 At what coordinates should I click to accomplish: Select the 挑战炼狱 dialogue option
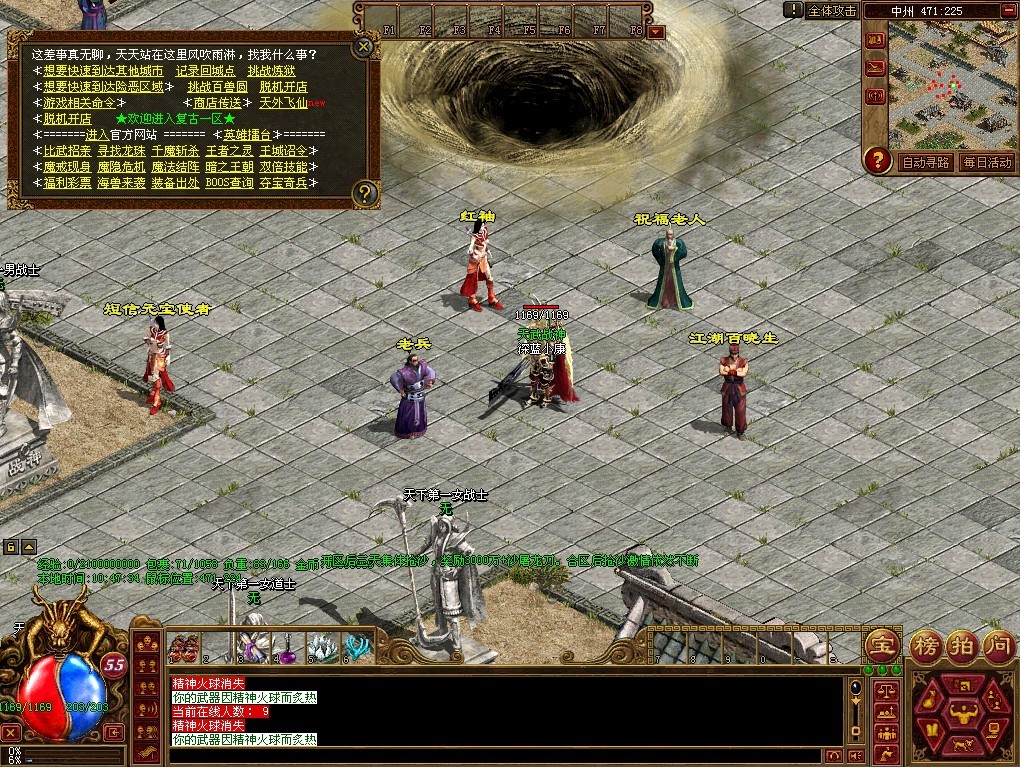271,71
